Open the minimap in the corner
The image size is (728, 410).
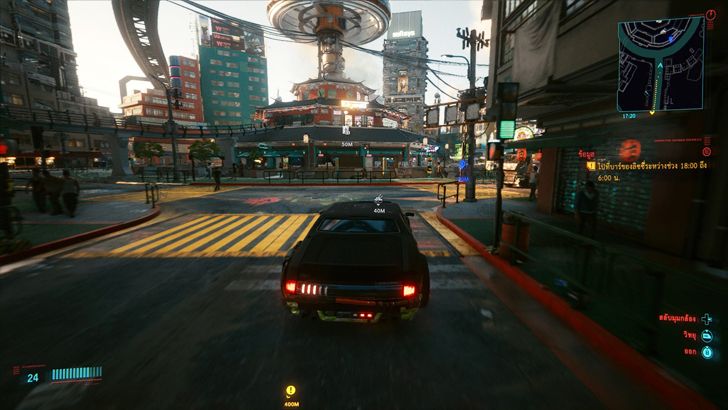pyautogui.click(x=661, y=63)
